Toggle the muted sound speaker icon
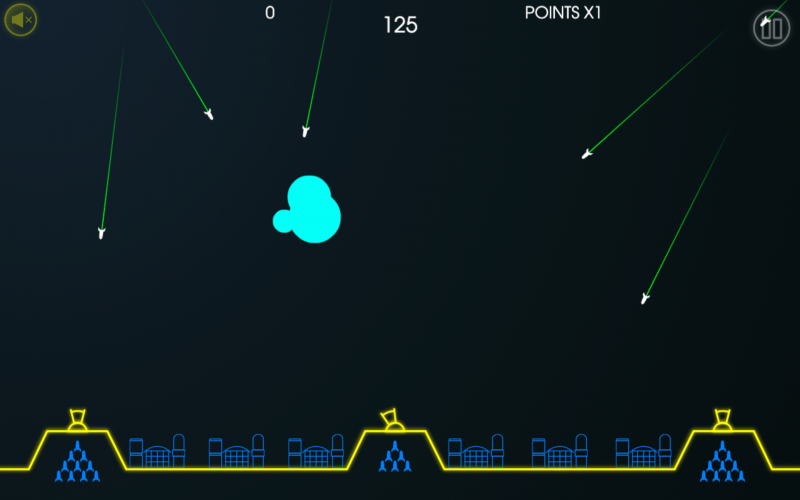Image resolution: width=800 pixels, height=500 pixels. 20,20
